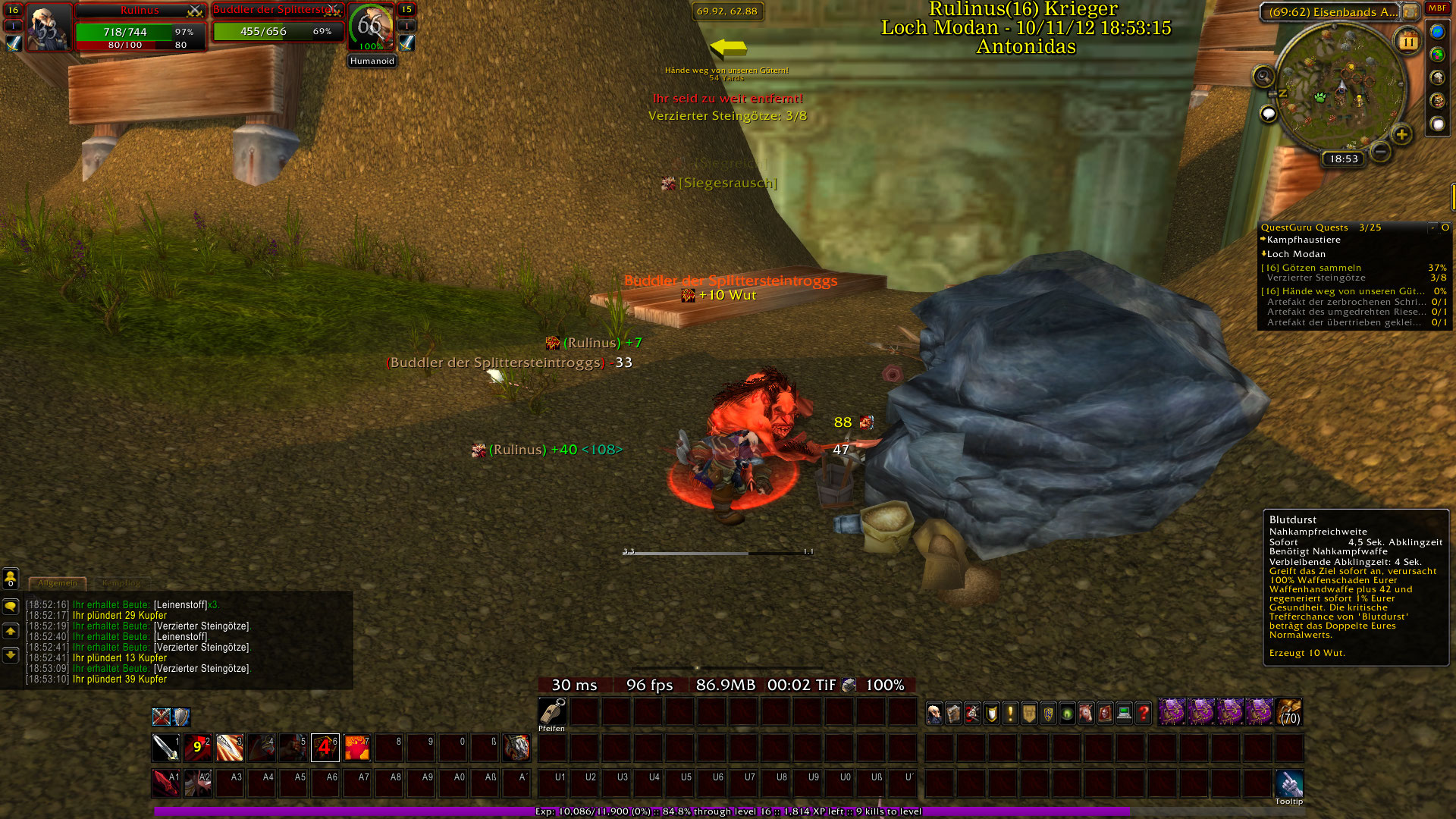Switch to the Allgemein chat tab
Viewport: 1456px width, 819px height.
pos(58,583)
